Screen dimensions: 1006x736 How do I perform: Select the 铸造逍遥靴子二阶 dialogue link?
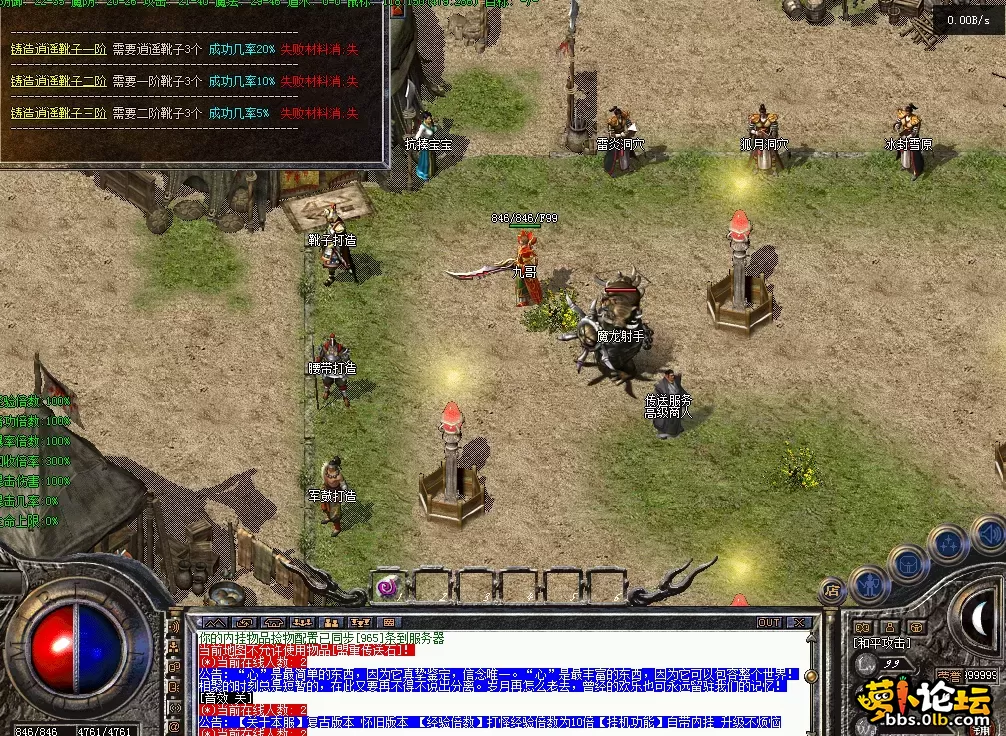(x=58, y=81)
